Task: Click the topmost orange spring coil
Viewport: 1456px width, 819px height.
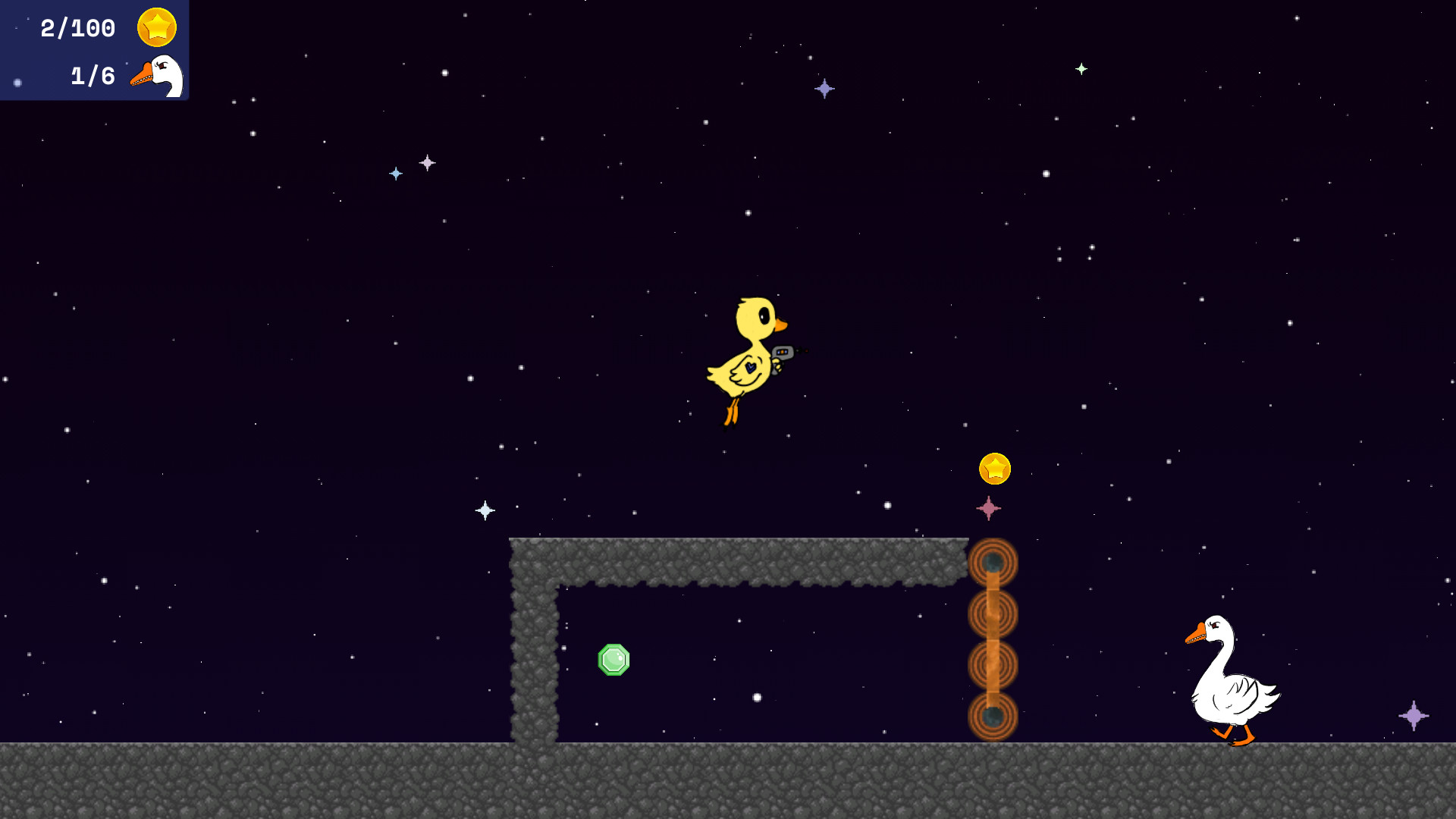Action: coord(993,561)
